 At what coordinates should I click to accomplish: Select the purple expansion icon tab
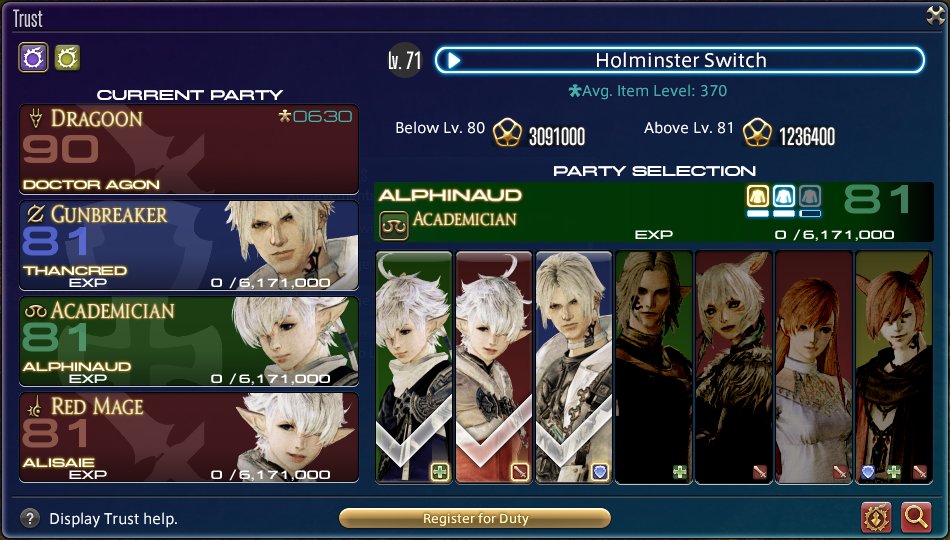pyautogui.click(x=34, y=58)
